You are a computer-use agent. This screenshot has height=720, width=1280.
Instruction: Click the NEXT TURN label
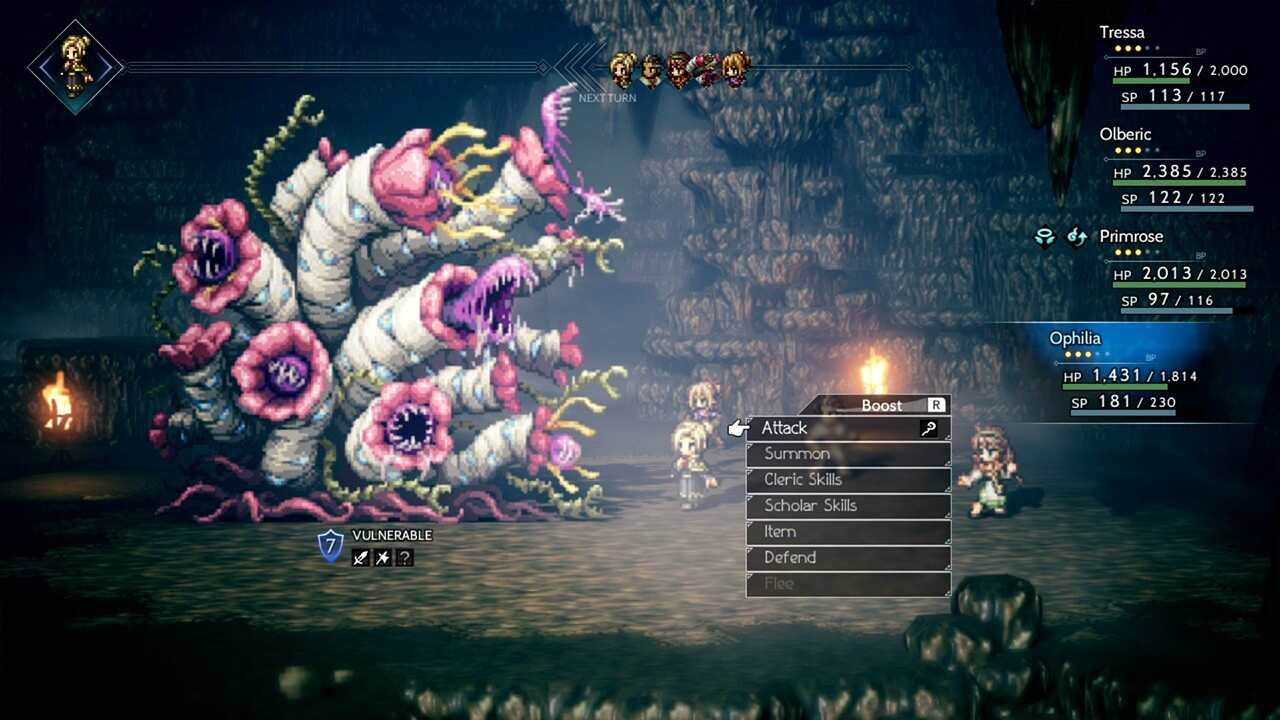[605, 98]
